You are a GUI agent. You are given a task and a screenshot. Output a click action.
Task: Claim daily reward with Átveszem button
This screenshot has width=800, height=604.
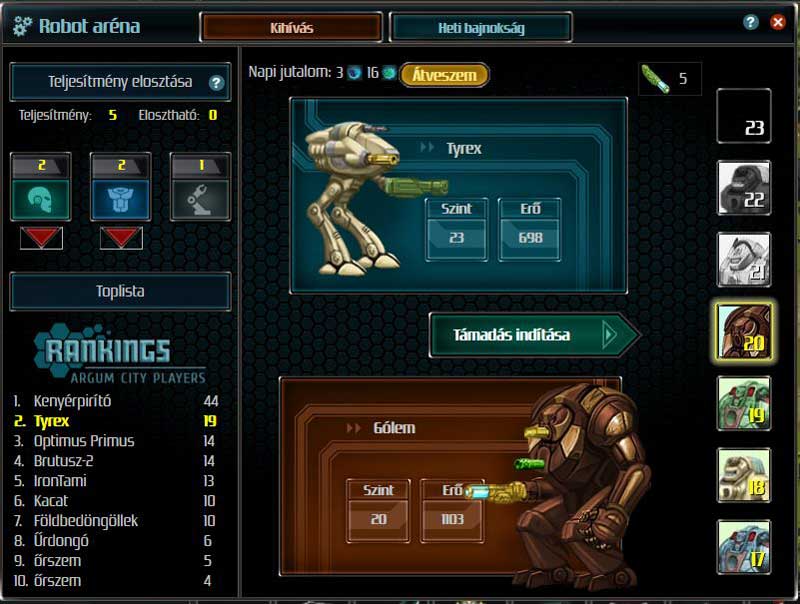[x=444, y=75]
